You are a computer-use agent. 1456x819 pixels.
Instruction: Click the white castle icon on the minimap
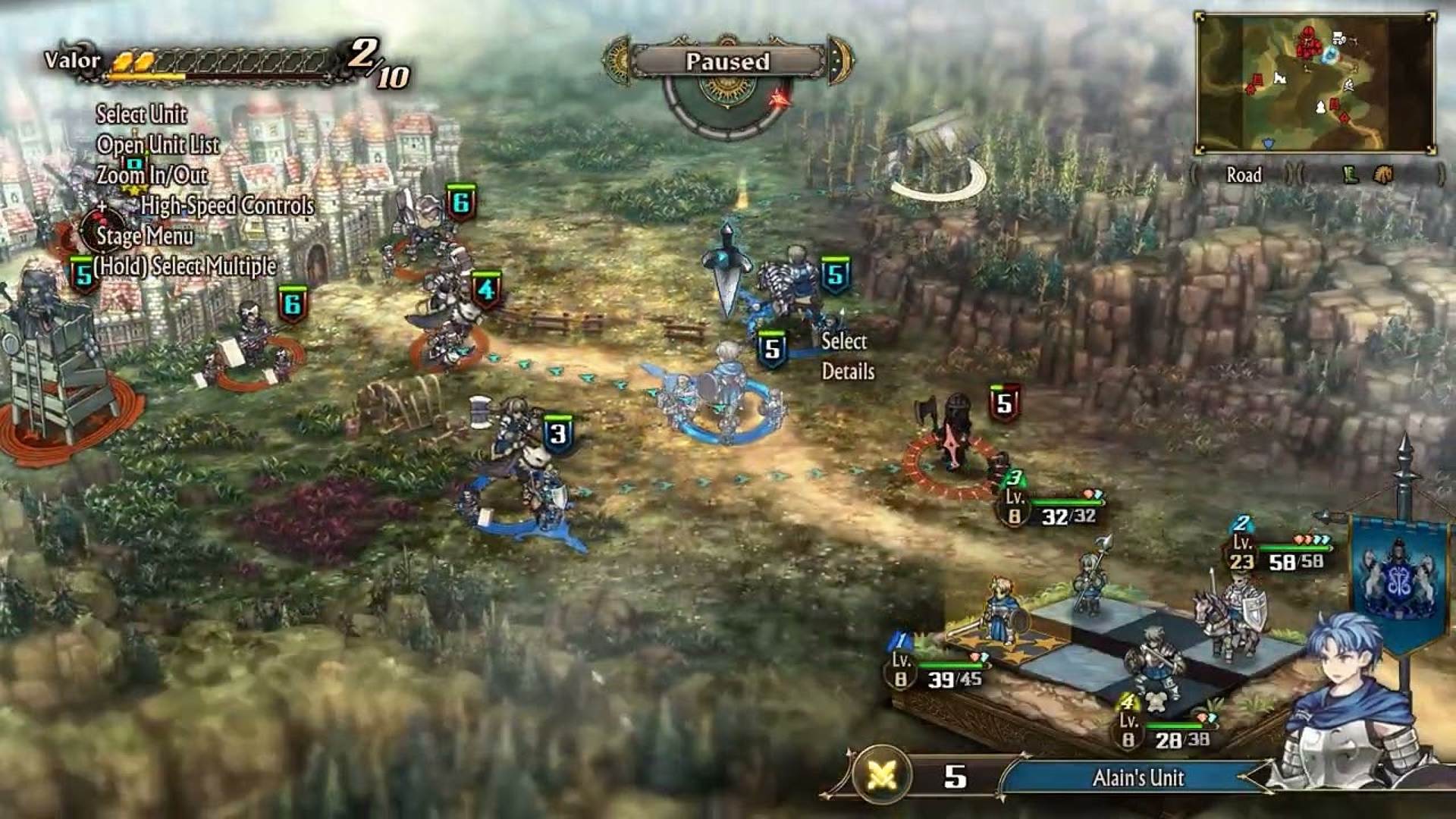point(1280,79)
